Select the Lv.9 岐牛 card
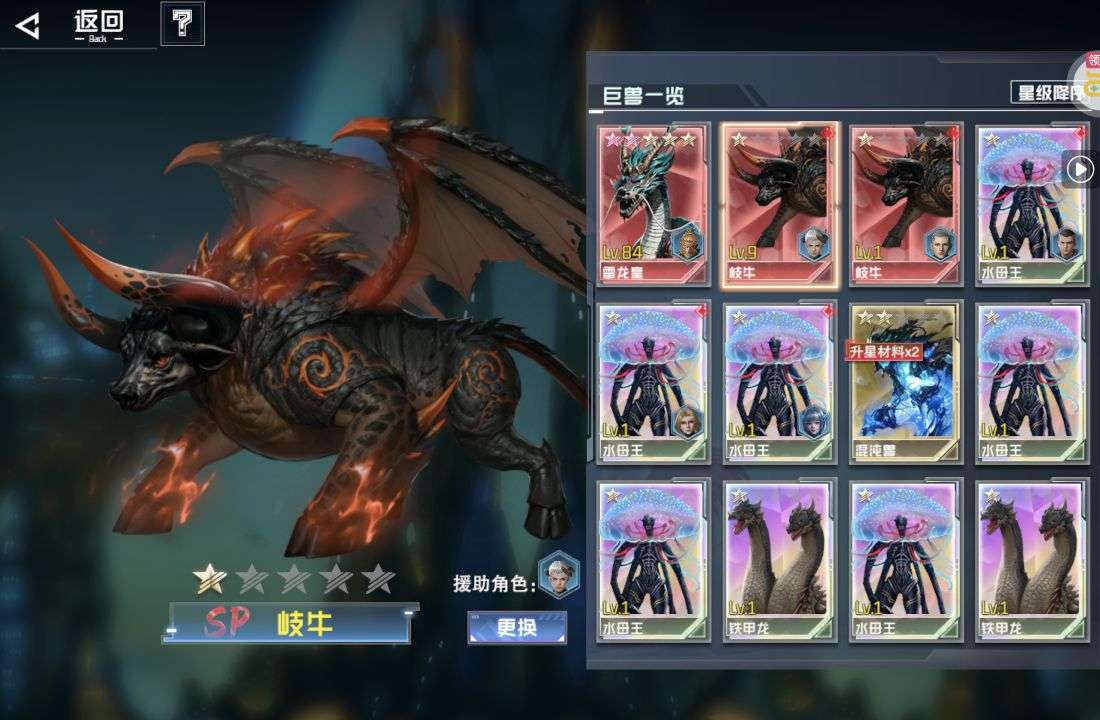1100x720 pixels. tap(780, 206)
